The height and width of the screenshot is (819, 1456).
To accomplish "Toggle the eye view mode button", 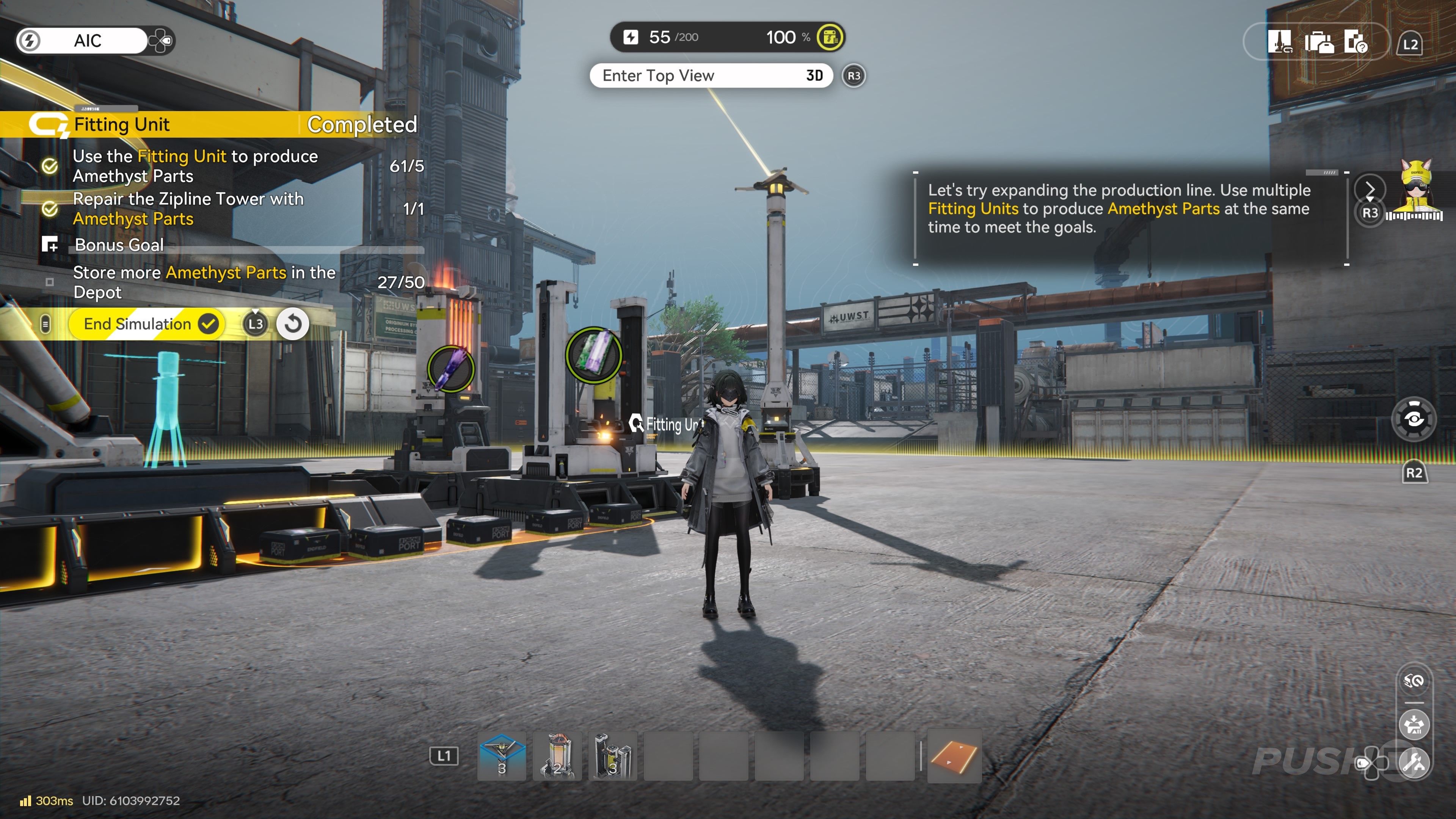I will (1414, 419).
